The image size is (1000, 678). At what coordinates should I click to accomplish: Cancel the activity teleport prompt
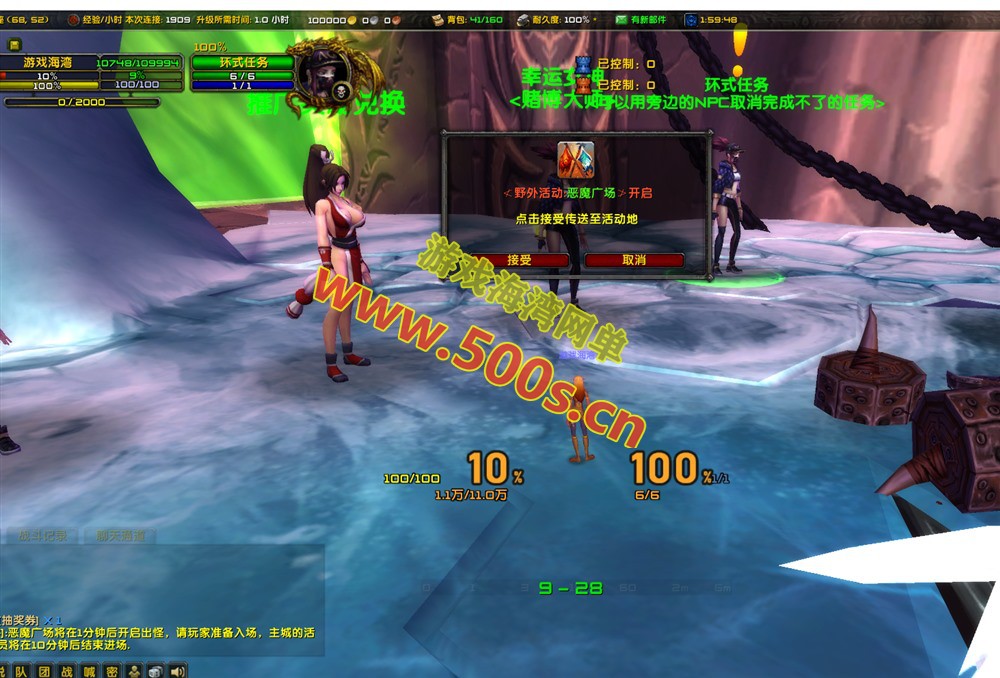click(x=634, y=260)
